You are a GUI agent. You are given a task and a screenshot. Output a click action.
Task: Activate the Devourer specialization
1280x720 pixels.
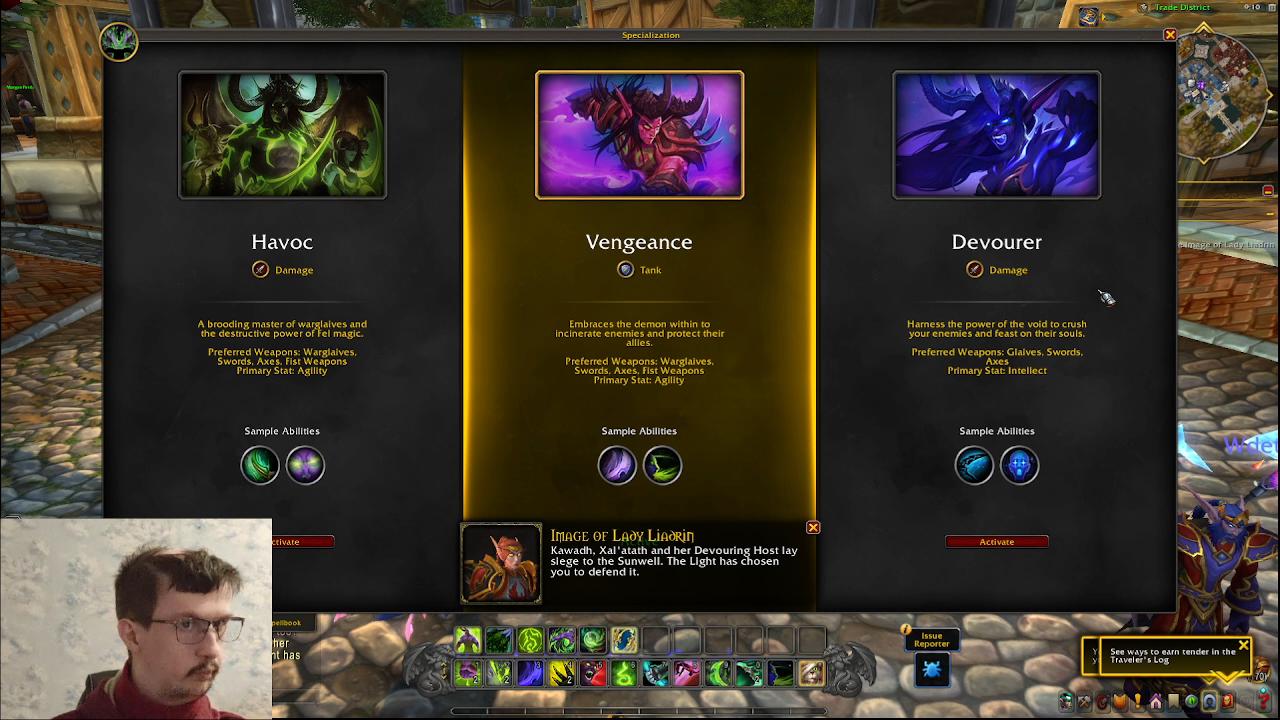coord(996,542)
